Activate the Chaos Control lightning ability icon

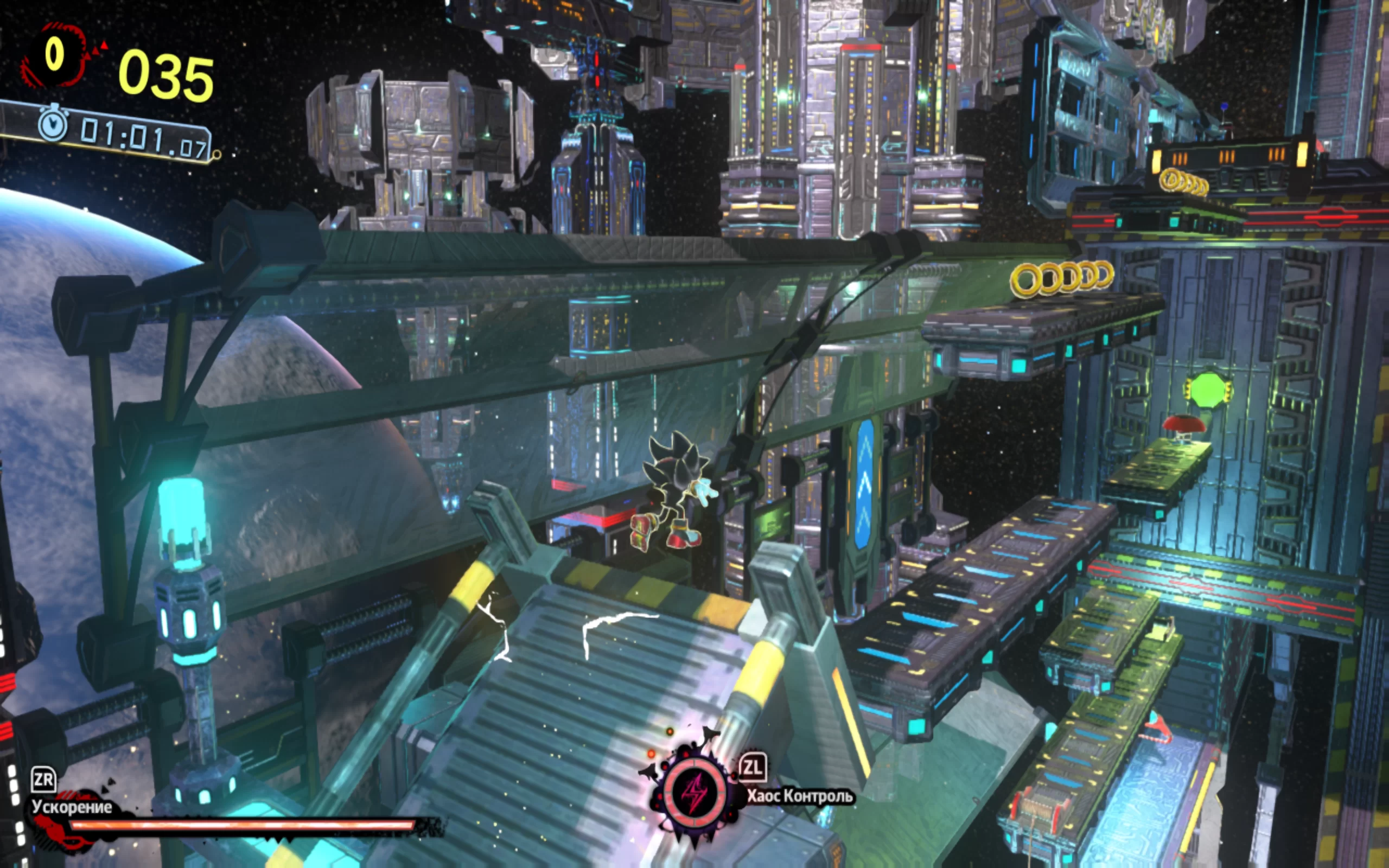[694, 793]
